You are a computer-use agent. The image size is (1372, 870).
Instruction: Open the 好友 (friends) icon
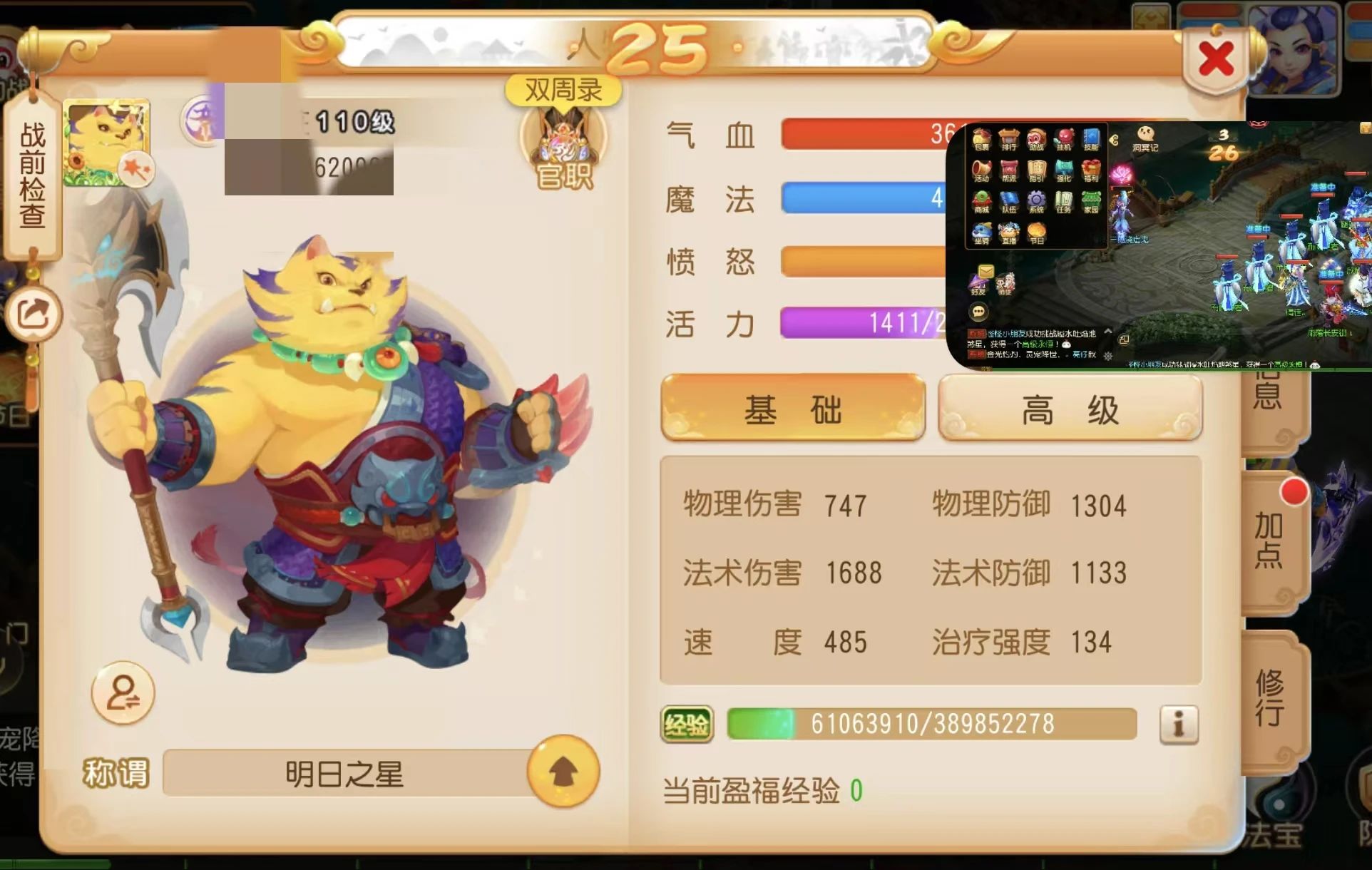click(x=978, y=282)
